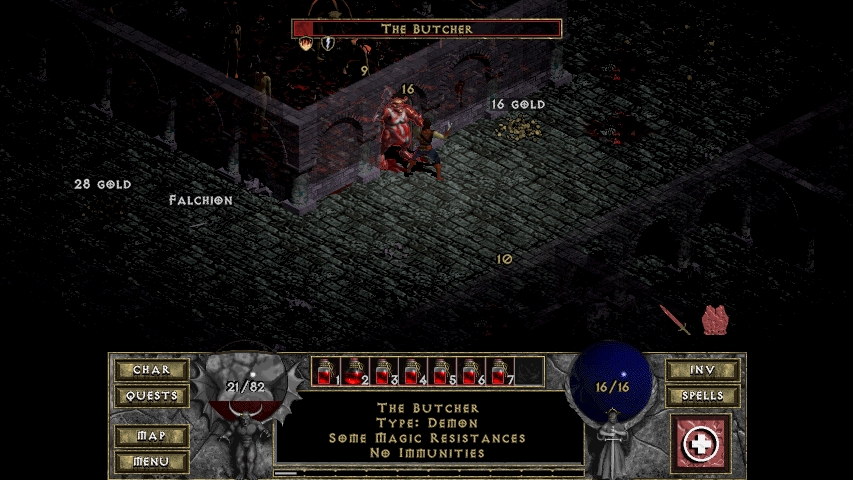853x480 pixels.
Task: Open the SPELLS book
Action: point(702,396)
